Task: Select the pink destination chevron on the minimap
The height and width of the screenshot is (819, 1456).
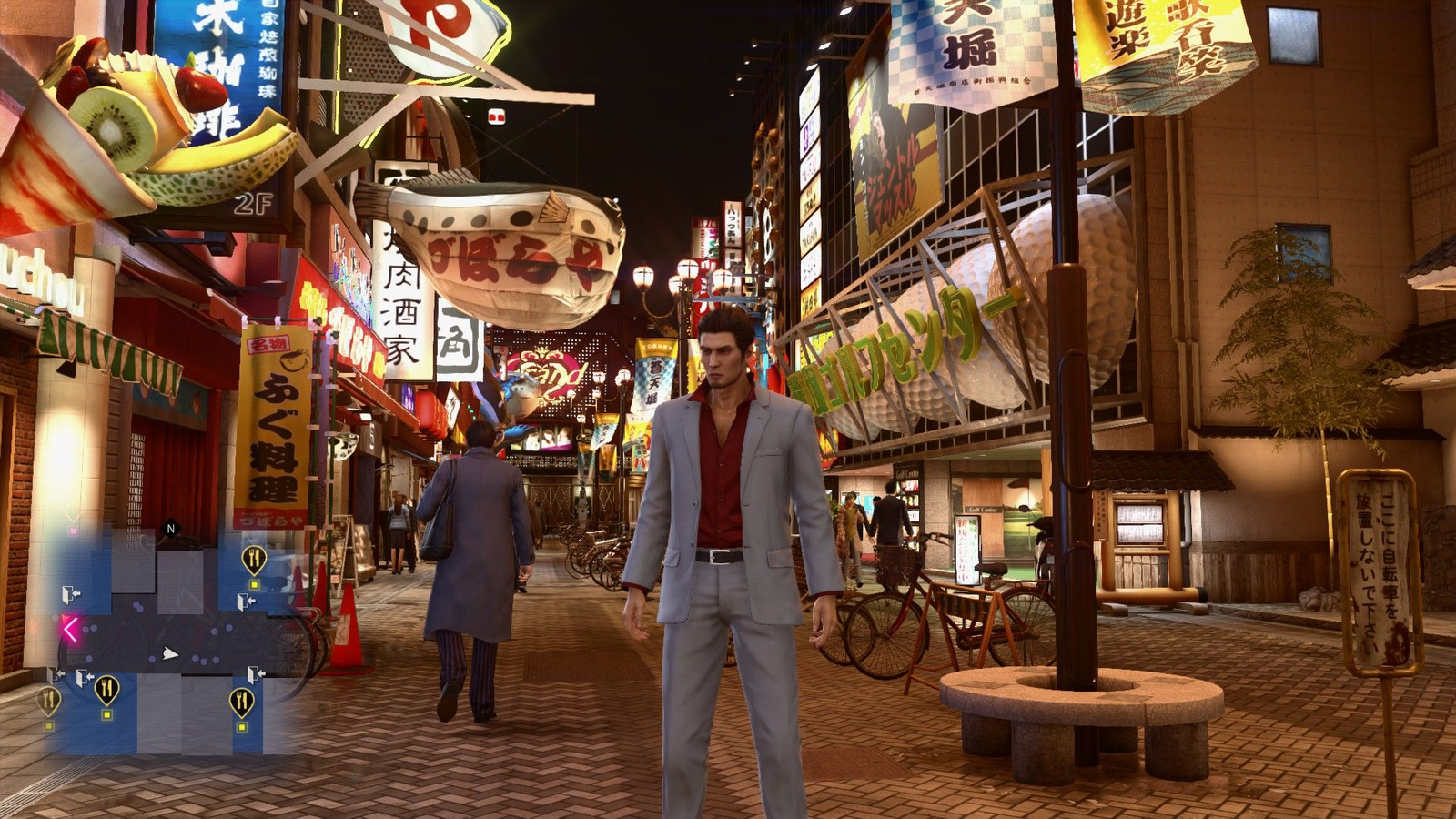Action: (71, 627)
